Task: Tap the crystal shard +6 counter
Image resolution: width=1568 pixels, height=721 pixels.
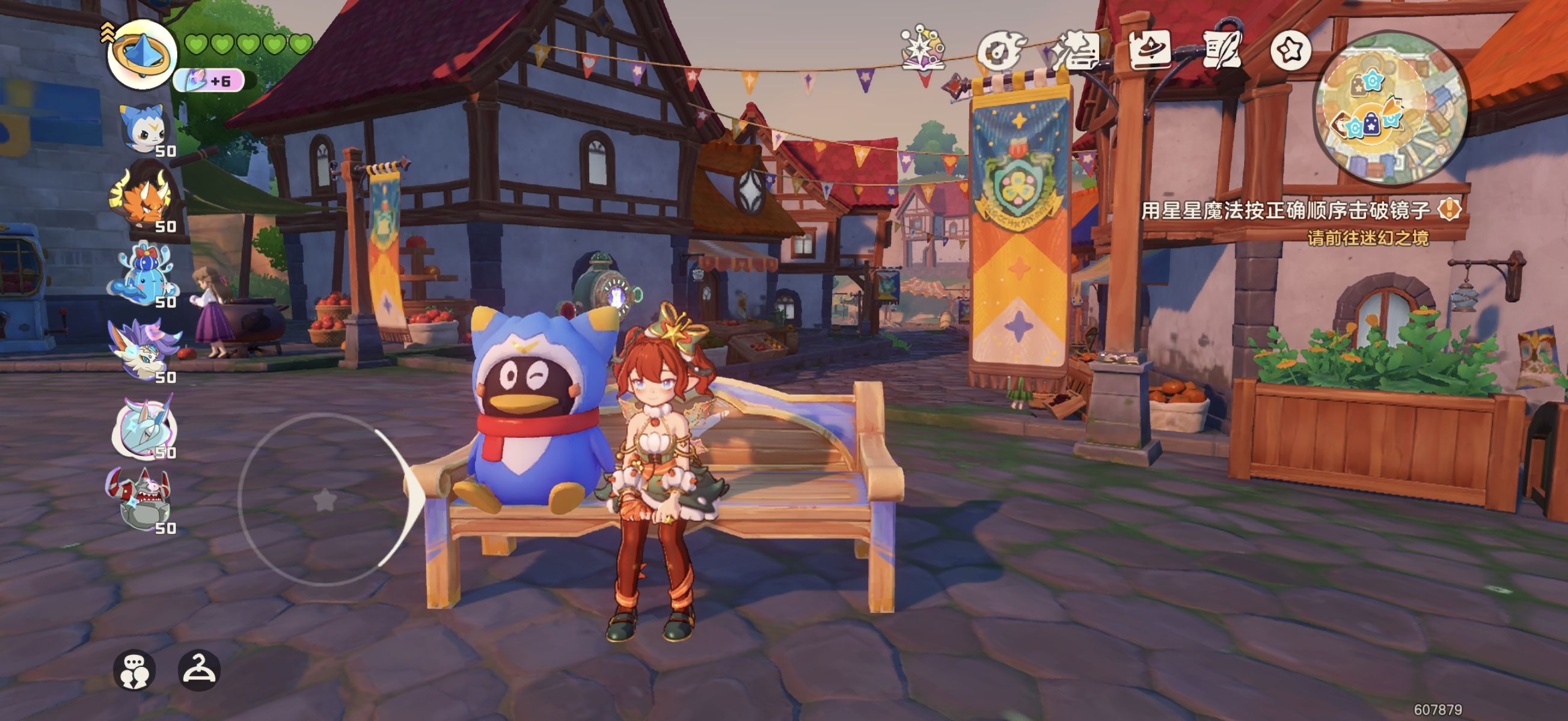Action: 209,81
